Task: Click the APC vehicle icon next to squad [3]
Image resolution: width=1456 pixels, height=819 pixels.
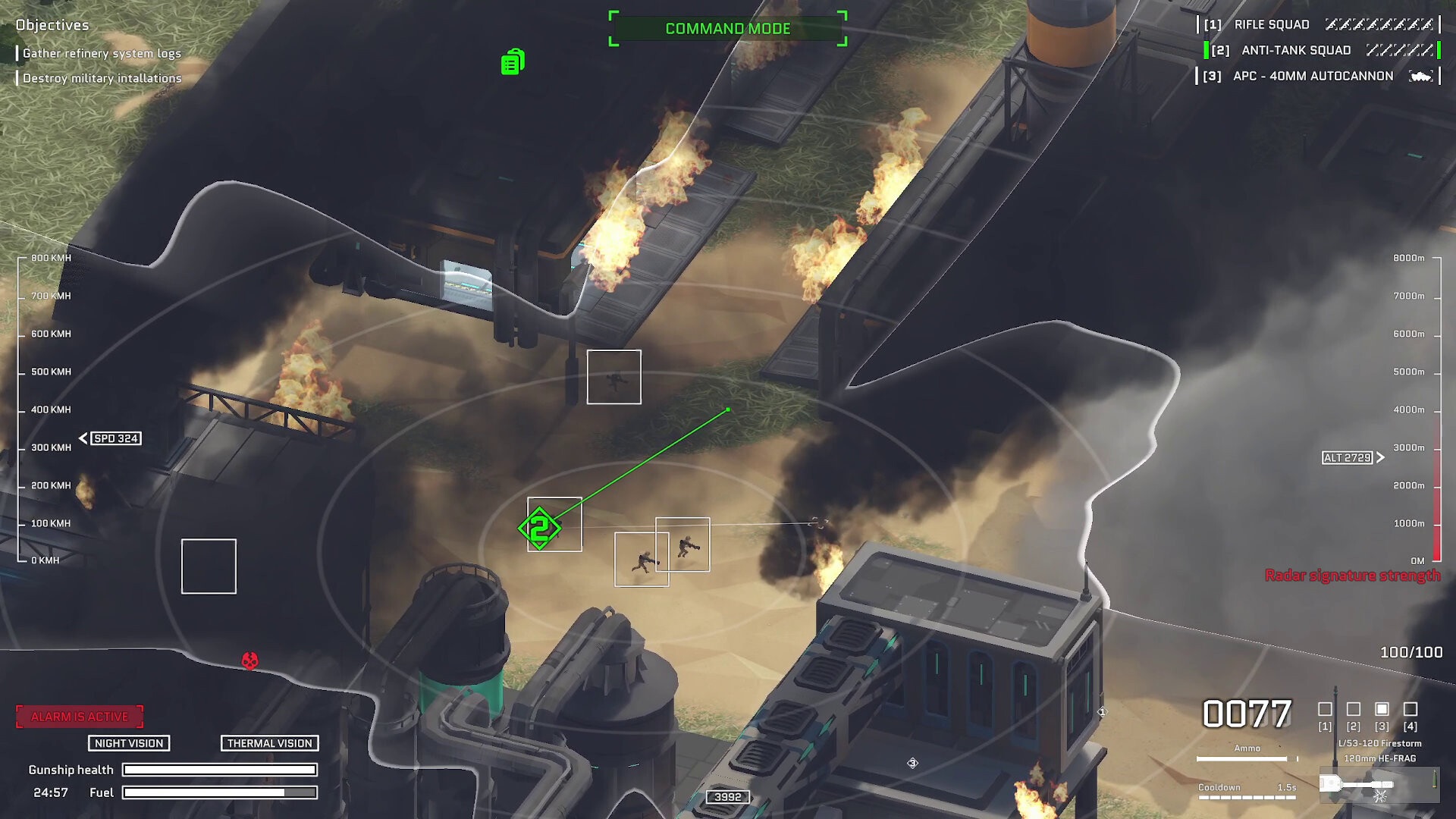Action: coord(1423,75)
